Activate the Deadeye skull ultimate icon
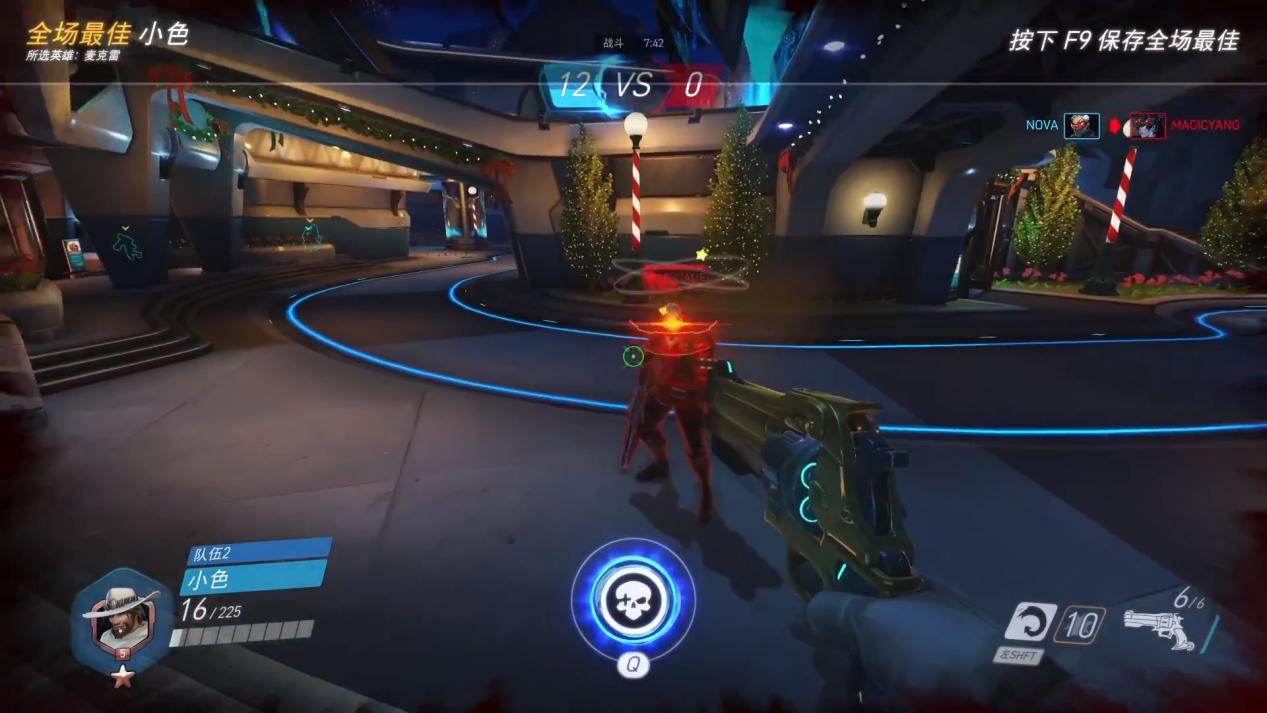Screen dimensions: 1267x713 tap(632, 599)
